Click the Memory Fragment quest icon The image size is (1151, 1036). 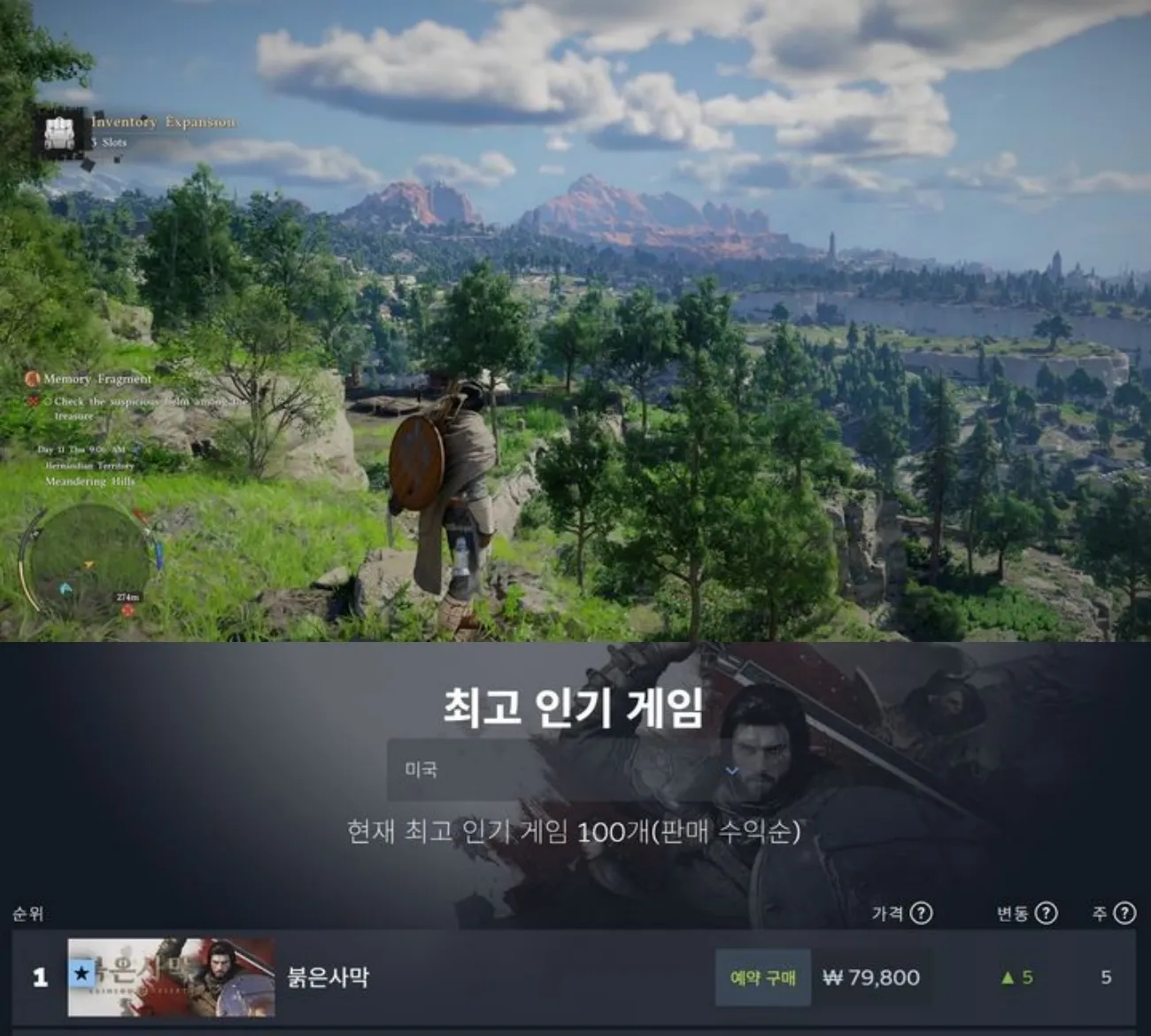click(31, 380)
